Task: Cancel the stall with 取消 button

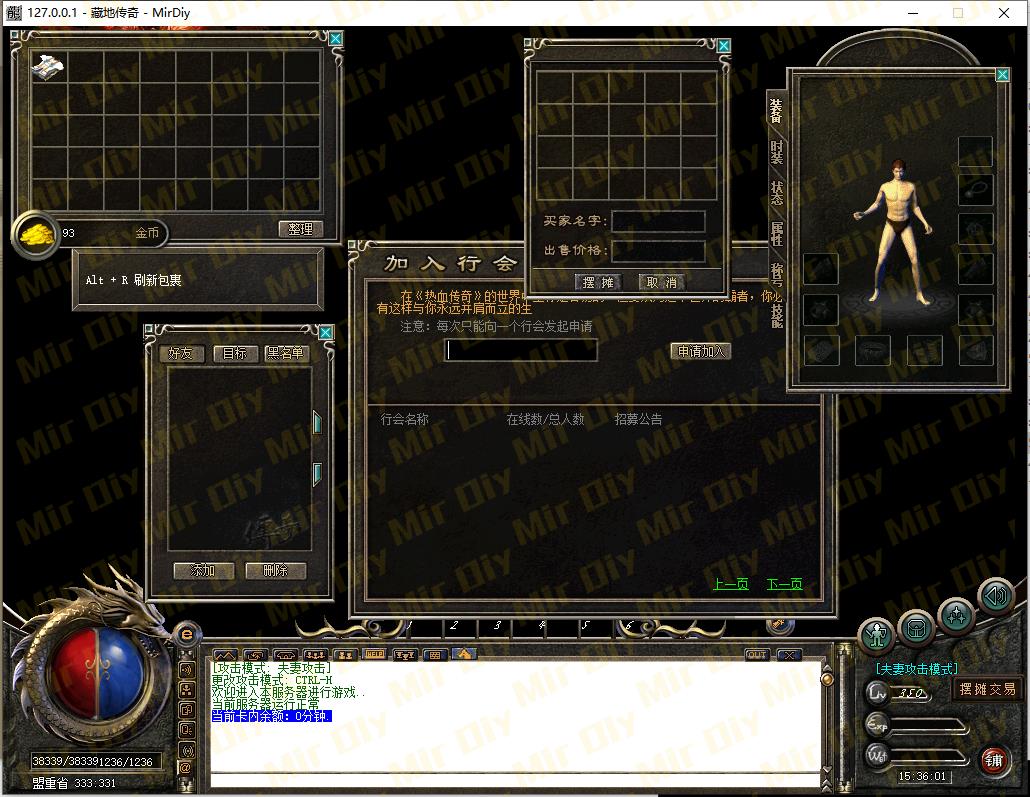Action: pos(662,282)
